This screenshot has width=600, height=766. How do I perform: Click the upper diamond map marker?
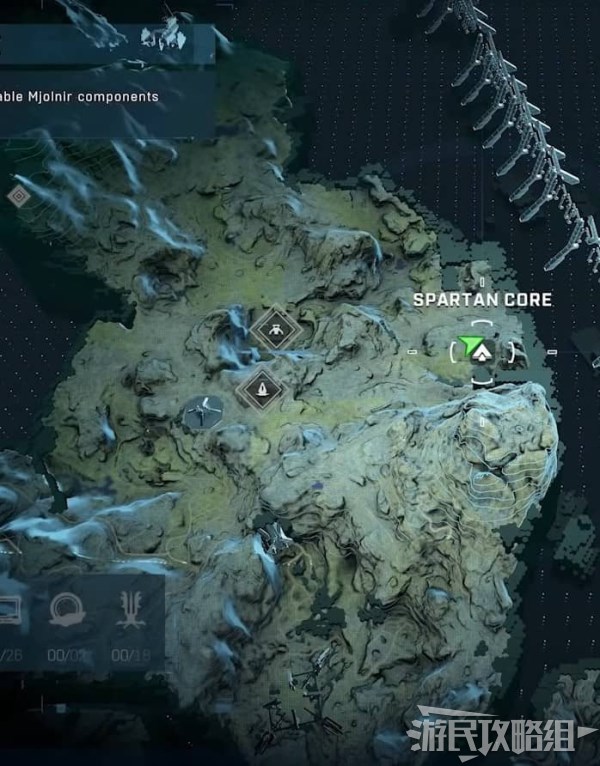(x=273, y=328)
